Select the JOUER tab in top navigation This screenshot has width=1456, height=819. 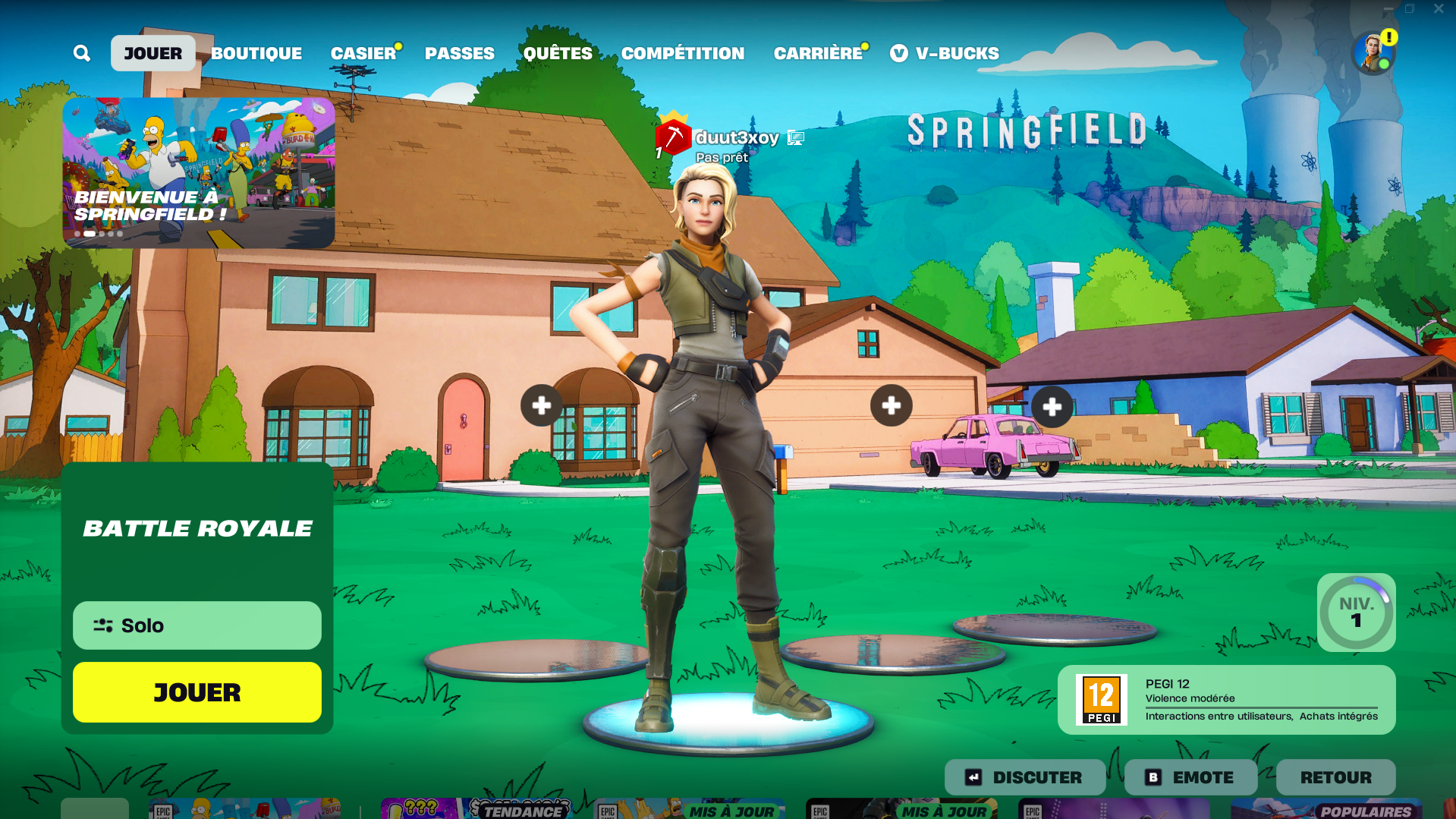(x=153, y=53)
